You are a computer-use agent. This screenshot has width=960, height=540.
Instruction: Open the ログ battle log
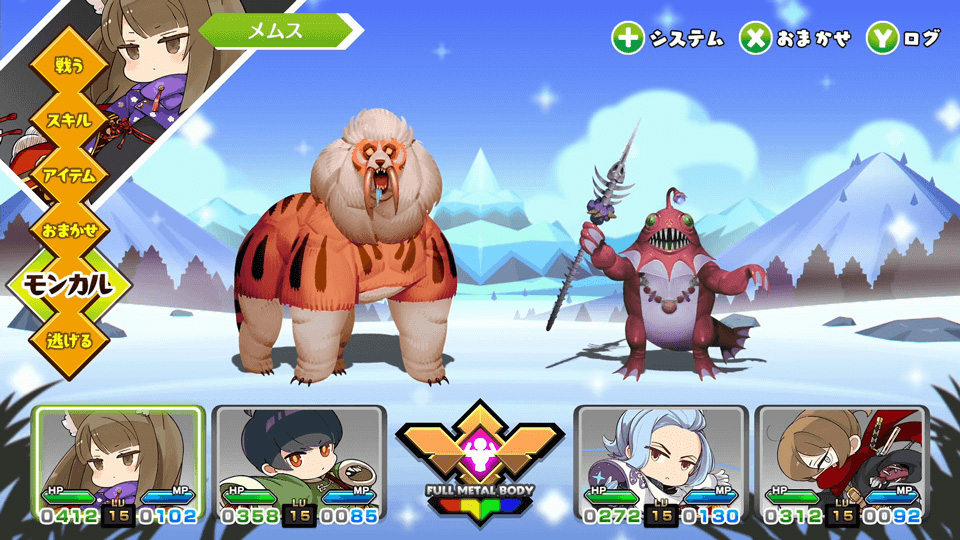tap(904, 38)
